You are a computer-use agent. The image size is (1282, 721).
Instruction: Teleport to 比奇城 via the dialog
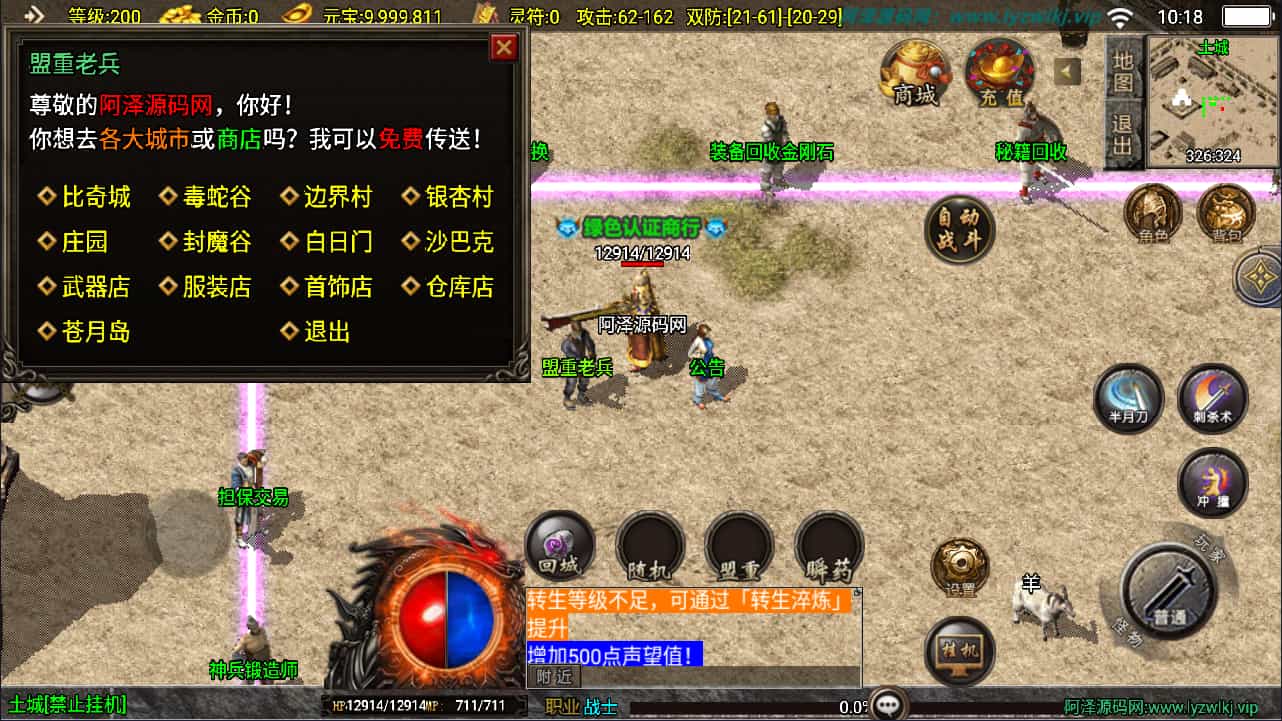tap(95, 195)
